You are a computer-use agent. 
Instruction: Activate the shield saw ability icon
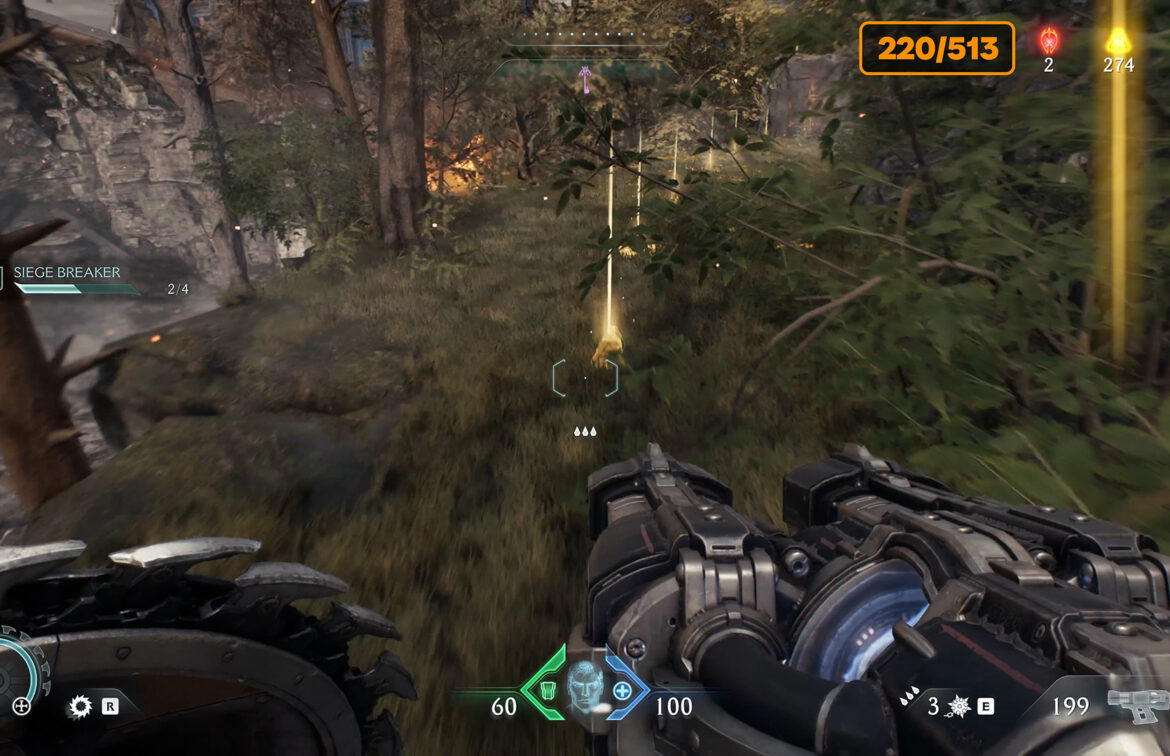[x=79, y=707]
